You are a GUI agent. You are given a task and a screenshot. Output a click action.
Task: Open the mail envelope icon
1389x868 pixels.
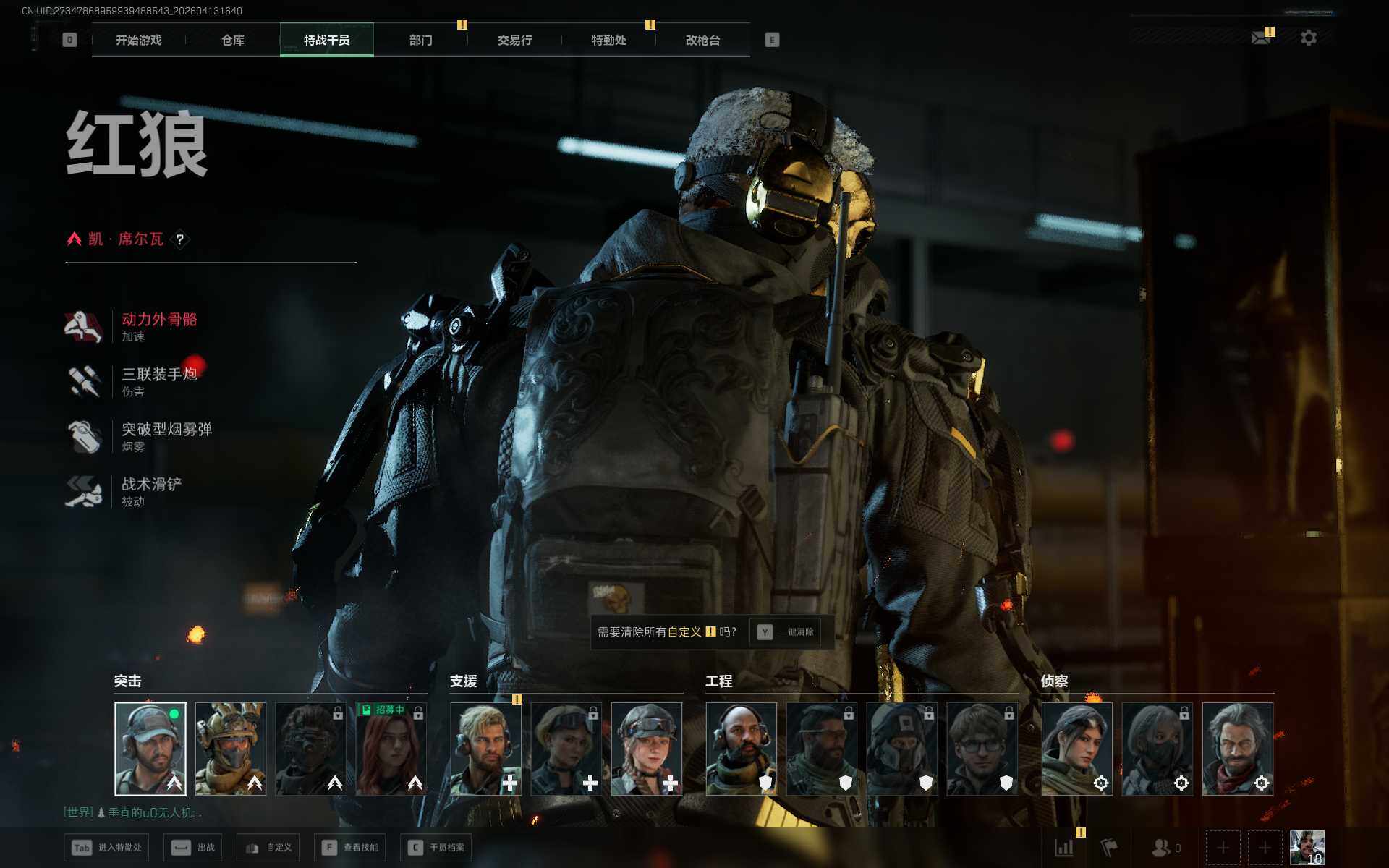click(1261, 38)
